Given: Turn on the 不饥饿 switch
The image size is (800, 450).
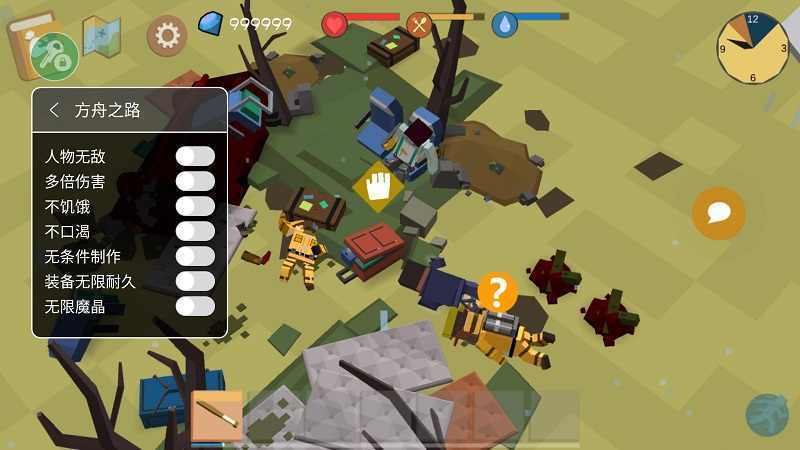Looking at the screenshot, I should (x=195, y=206).
